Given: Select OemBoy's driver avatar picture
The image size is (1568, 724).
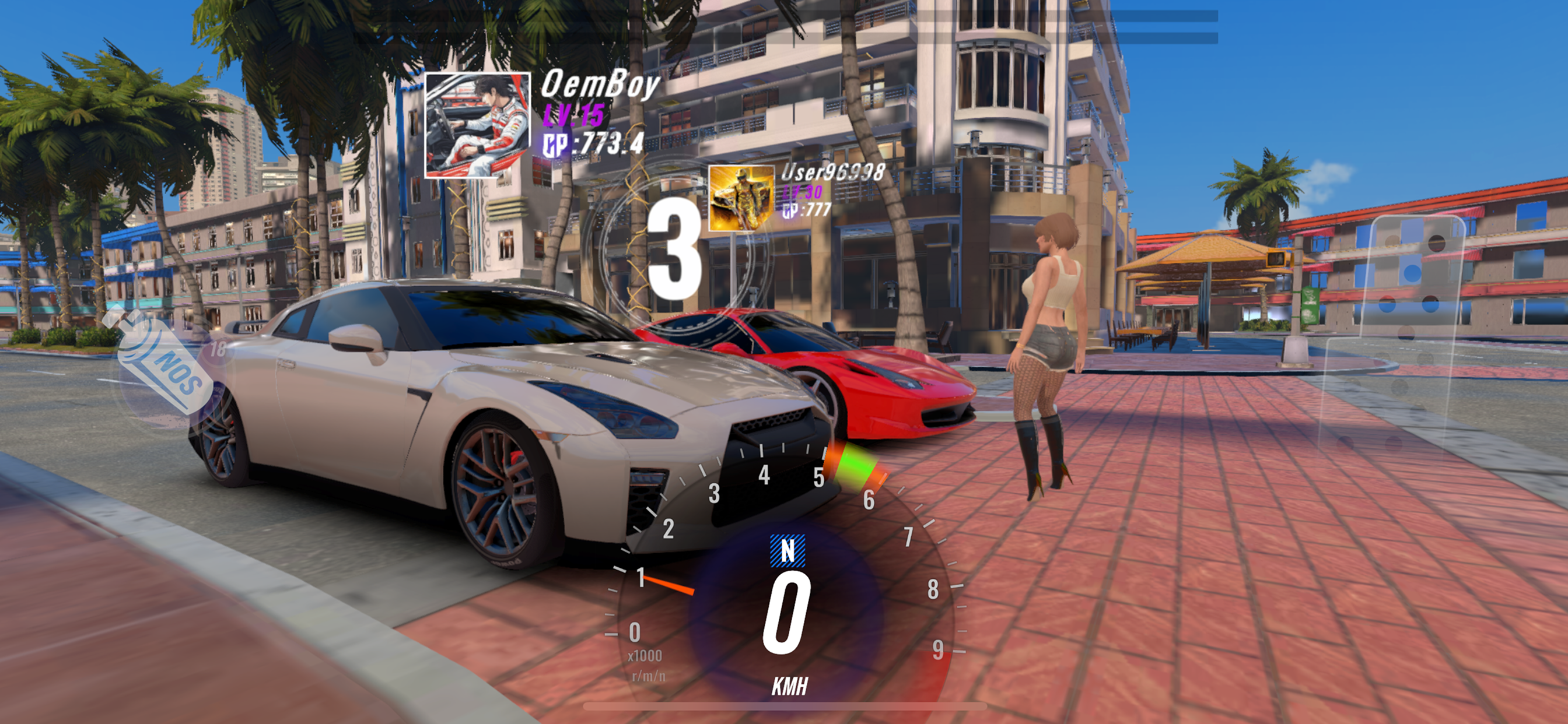Looking at the screenshot, I should pyautogui.click(x=477, y=125).
